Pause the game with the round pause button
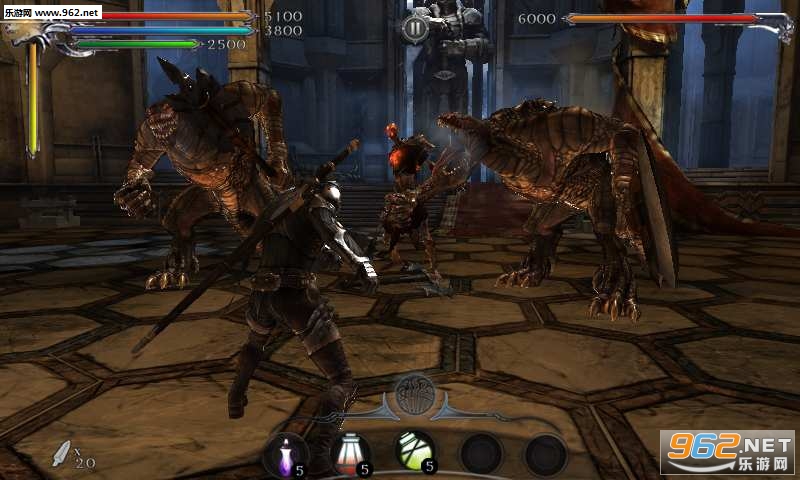 tap(416, 28)
